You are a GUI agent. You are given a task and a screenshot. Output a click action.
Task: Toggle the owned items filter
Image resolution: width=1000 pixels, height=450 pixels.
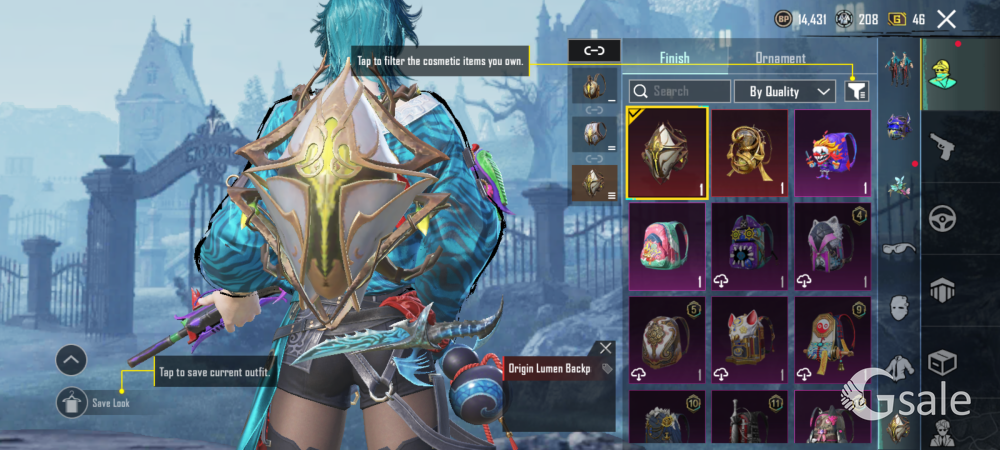857,91
